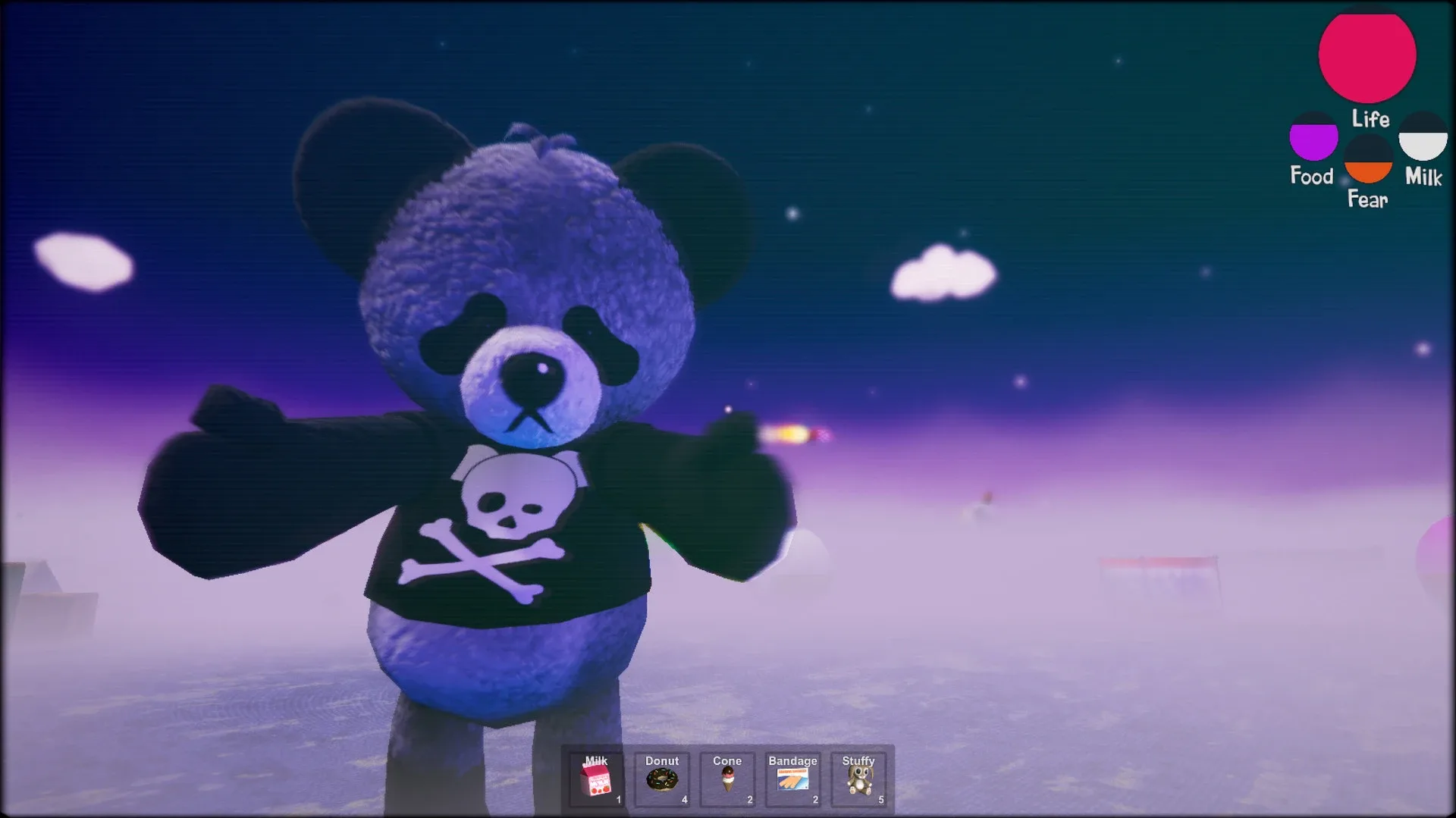Viewport: 1456px width, 818px height.
Task: Click the item count number on the Donut slot
Action: (x=684, y=798)
